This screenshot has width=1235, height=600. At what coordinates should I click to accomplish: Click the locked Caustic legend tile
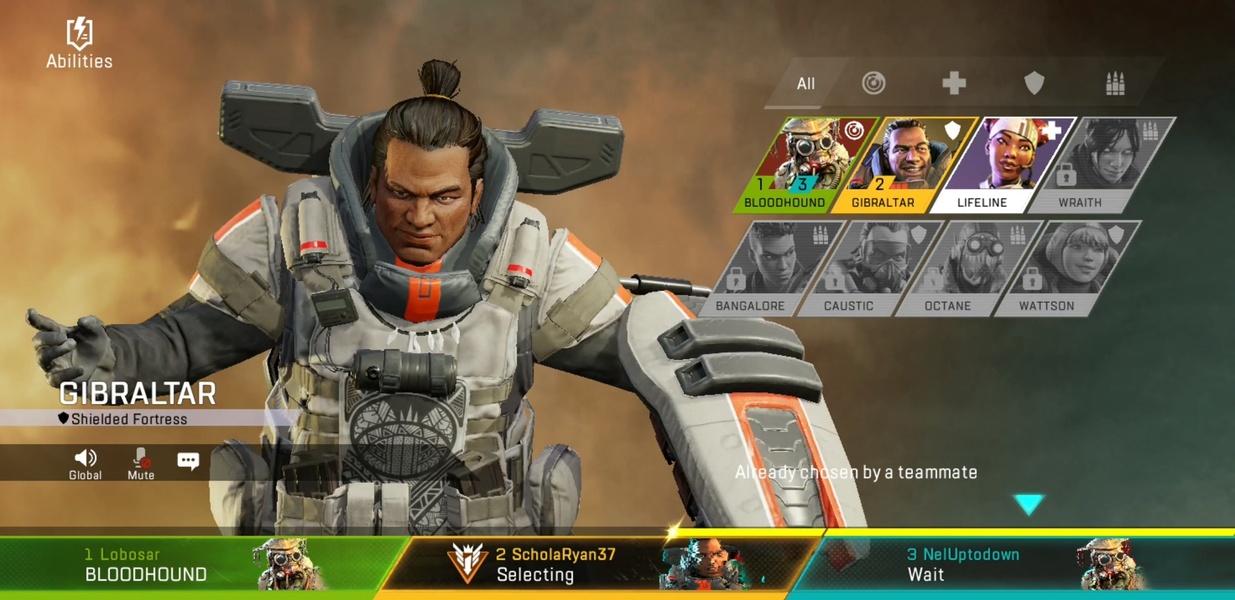[863, 268]
